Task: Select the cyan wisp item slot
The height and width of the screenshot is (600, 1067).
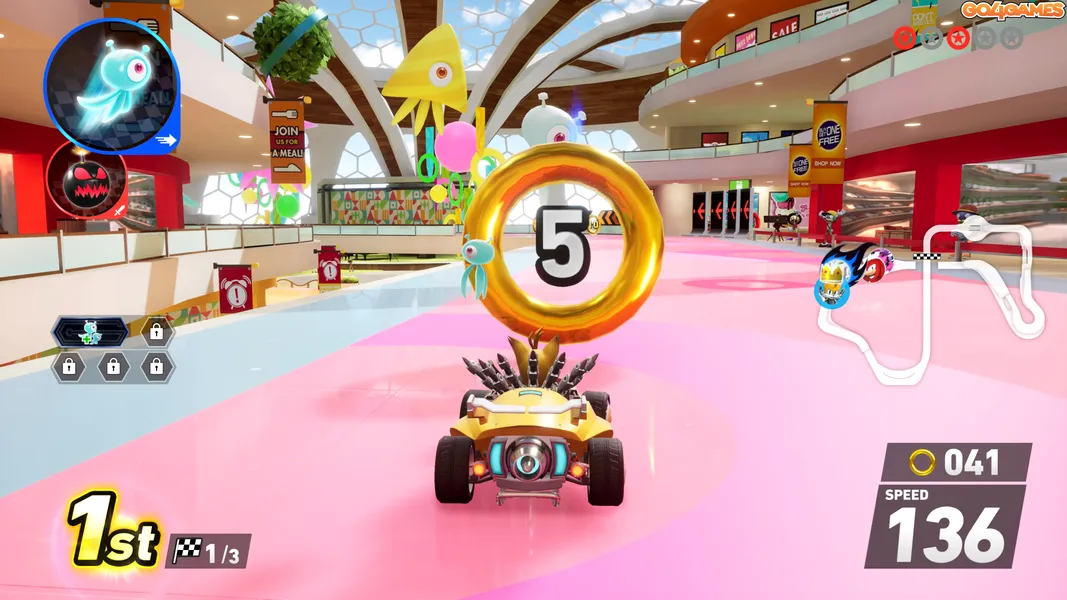Action: tap(111, 86)
